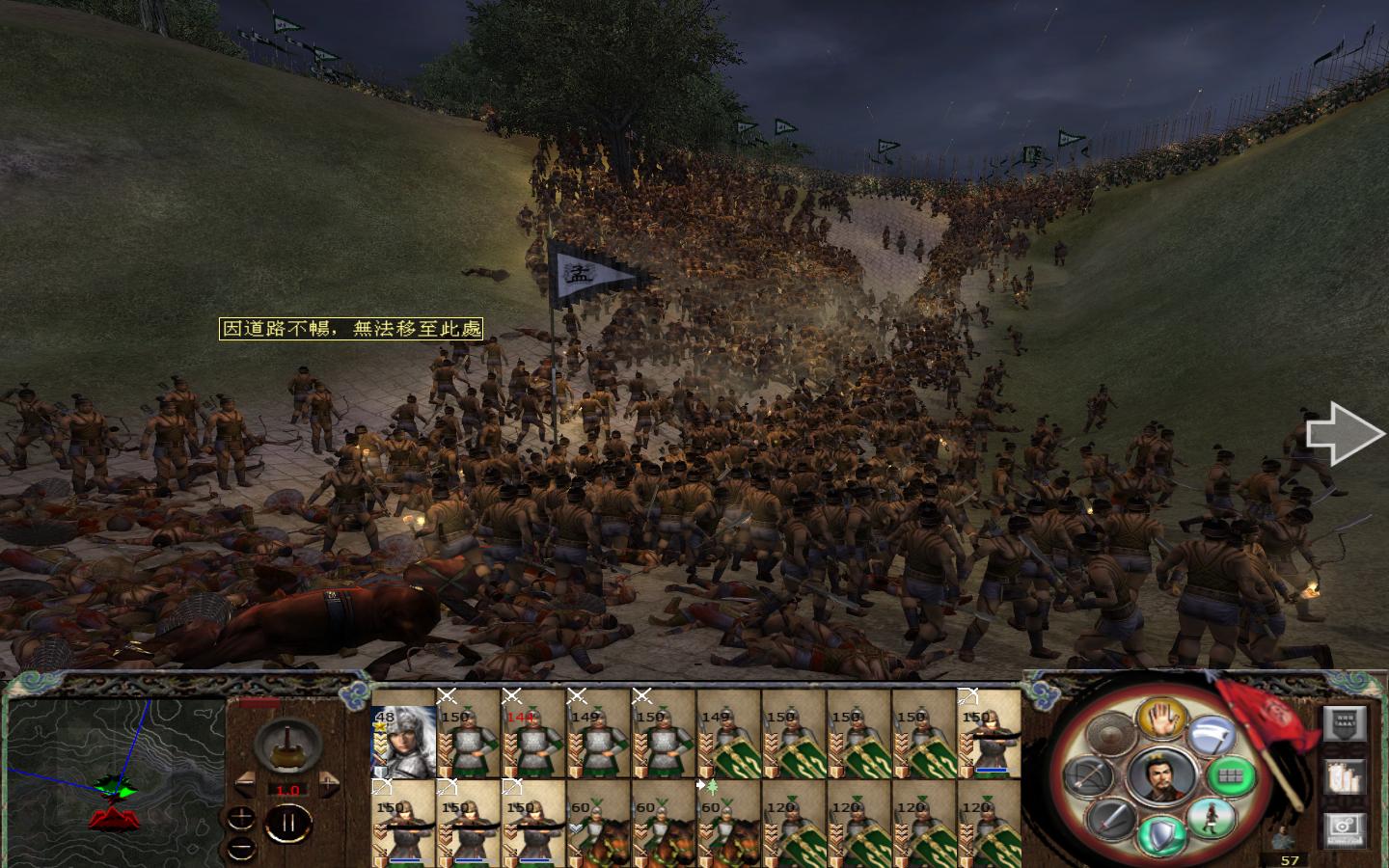Toggle fire at will with the bow icon

pyautogui.click(x=1087, y=776)
